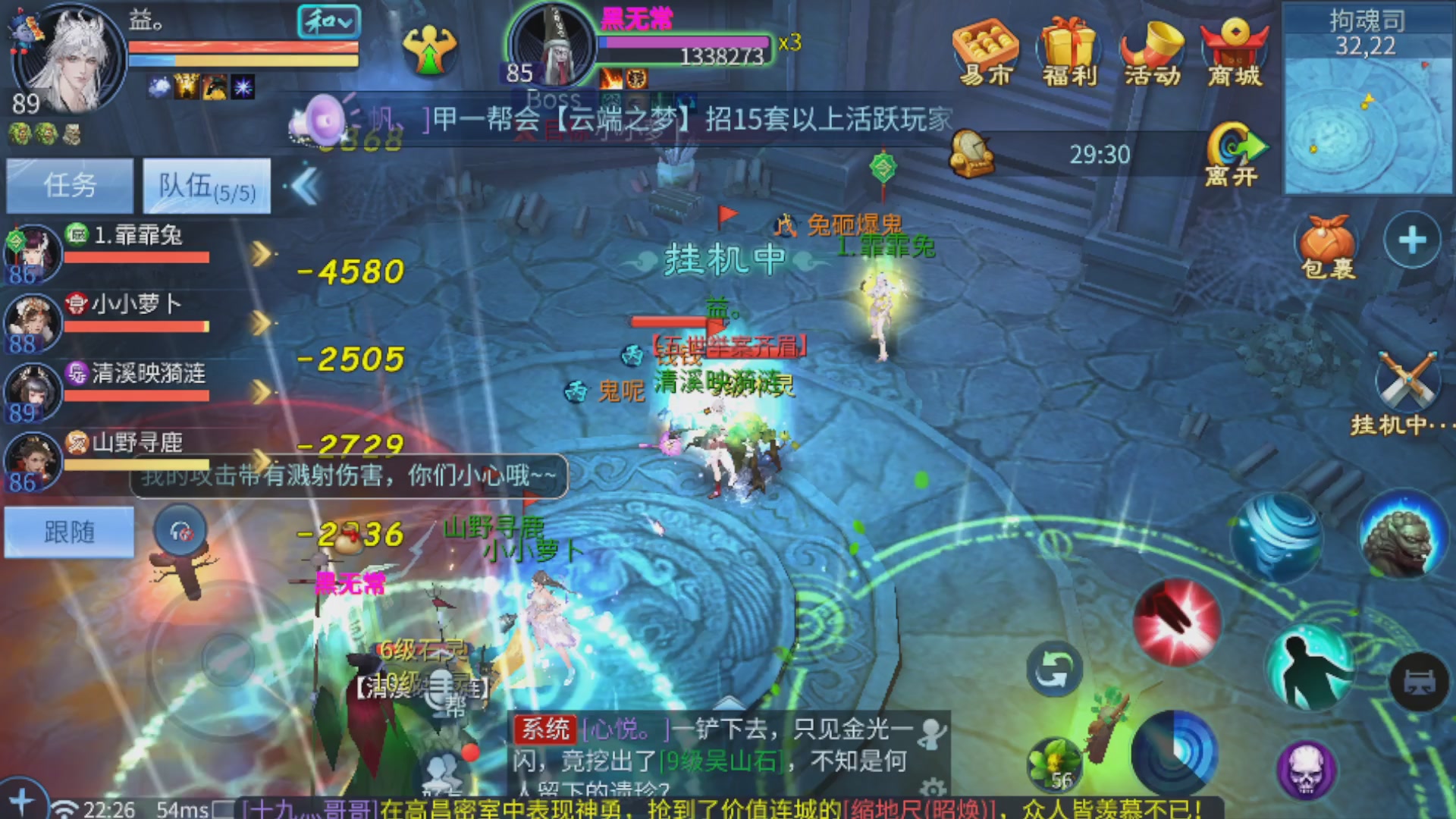
Task: Cast the blue tornado skill
Action: [x=1276, y=538]
